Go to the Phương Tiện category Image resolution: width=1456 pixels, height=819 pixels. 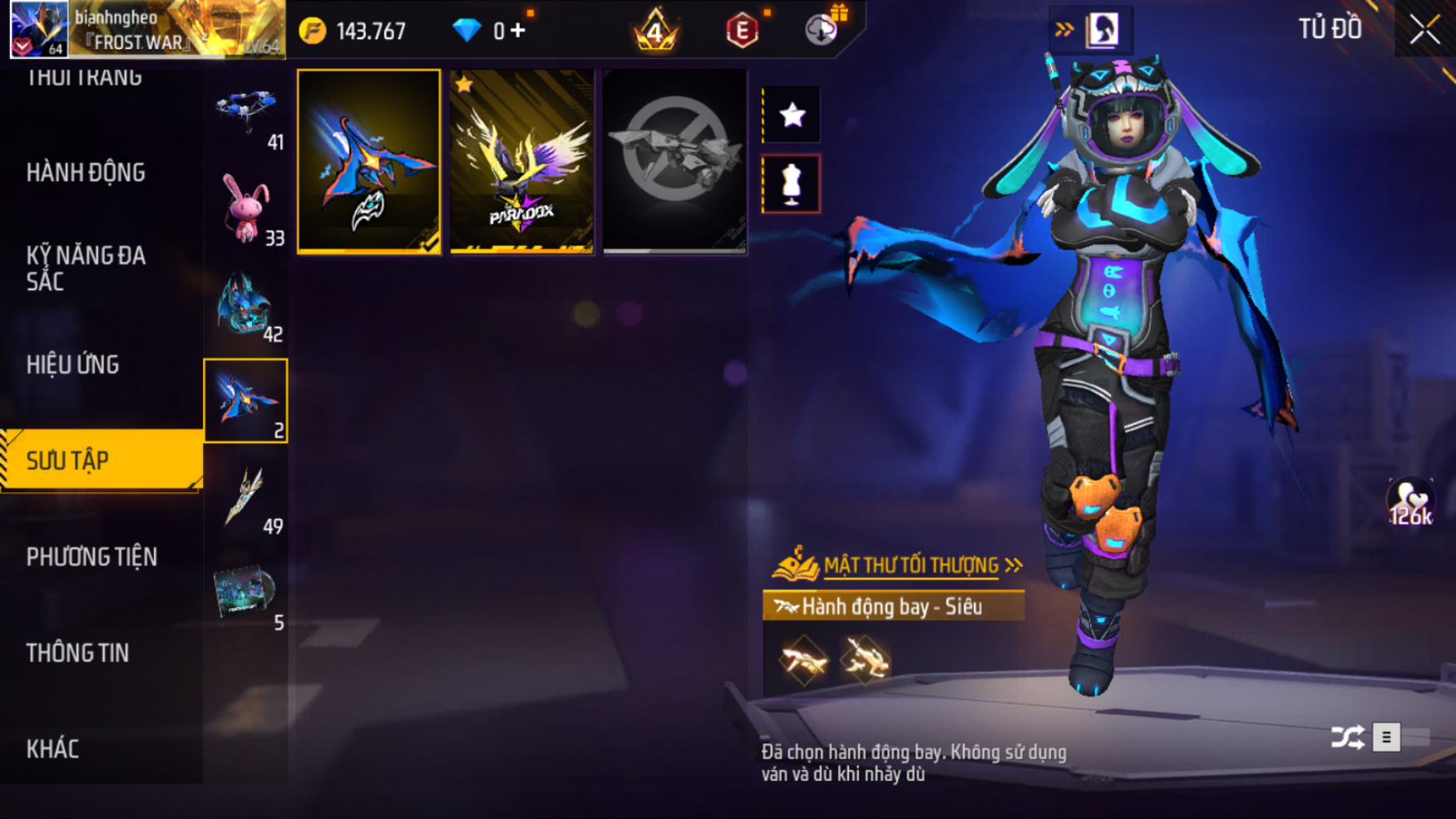(x=91, y=556)
